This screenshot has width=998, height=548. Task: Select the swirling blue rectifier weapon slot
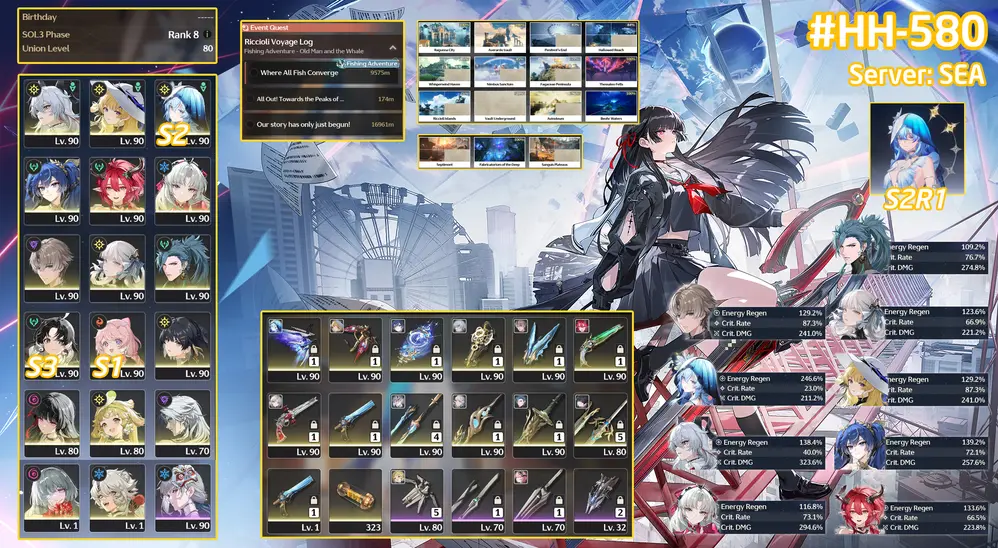pyautogui.click(x=418, y=347)
